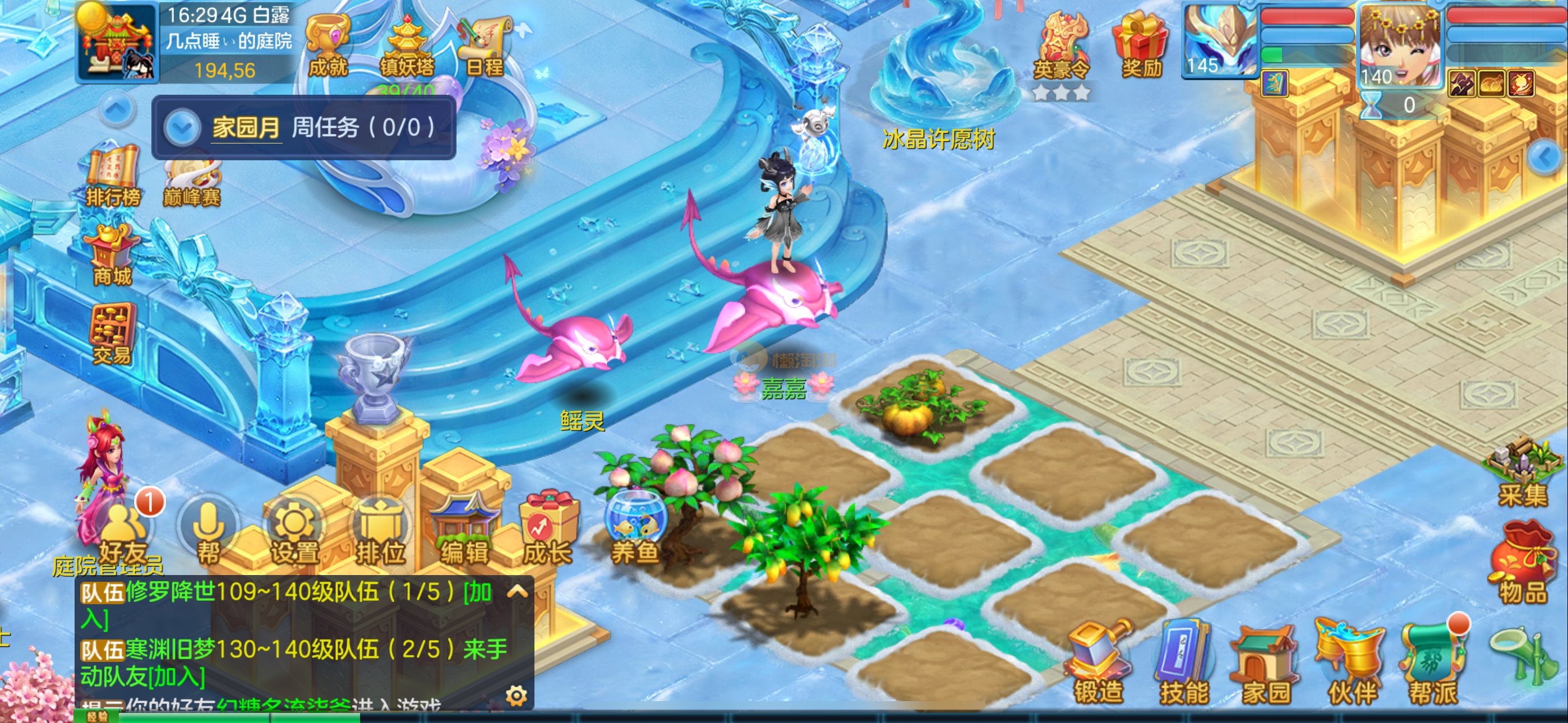Expand the 家园月 weekly task dropdown
Viewport: 1568px width, 723px height.
point(182,128)
